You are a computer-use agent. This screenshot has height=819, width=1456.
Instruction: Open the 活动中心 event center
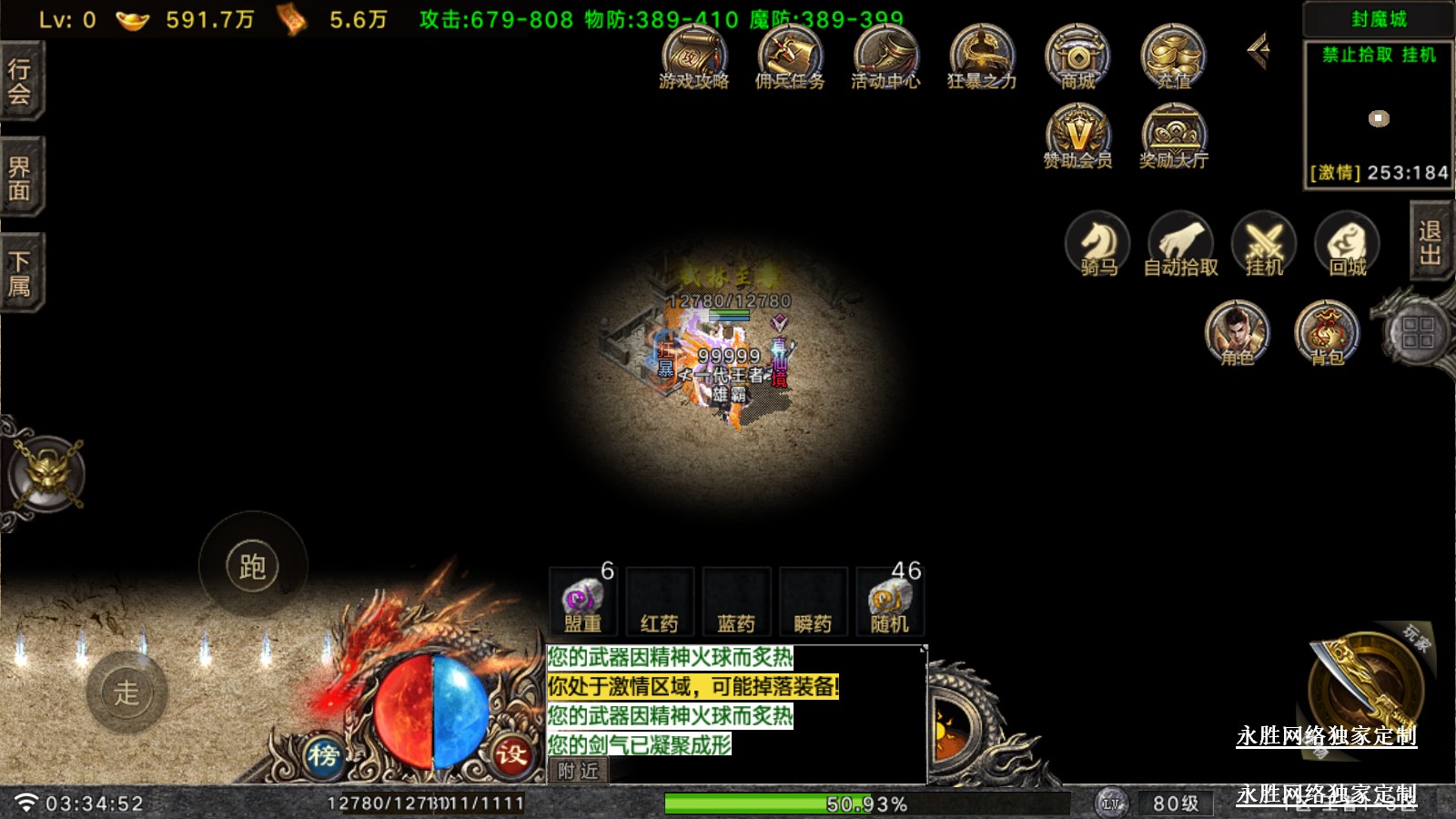pos(885,56)
